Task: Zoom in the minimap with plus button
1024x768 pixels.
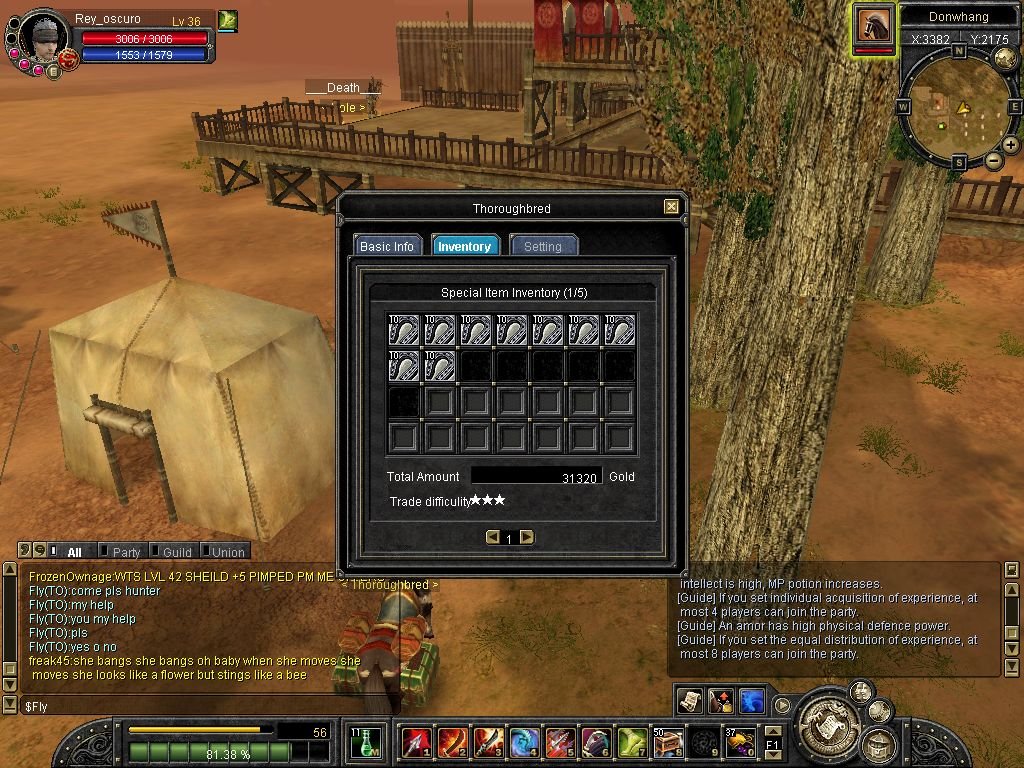Action: [1011, 145]
